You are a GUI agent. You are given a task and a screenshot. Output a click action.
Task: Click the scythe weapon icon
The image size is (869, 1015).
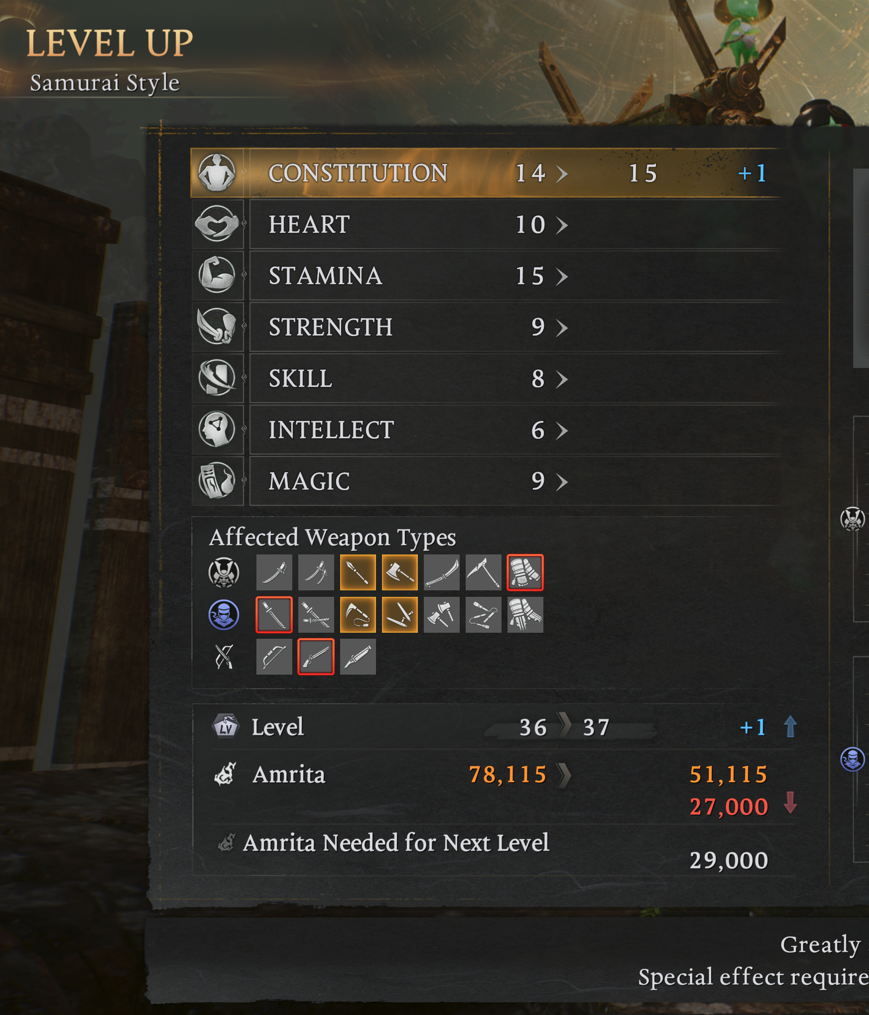coord(483,573)
